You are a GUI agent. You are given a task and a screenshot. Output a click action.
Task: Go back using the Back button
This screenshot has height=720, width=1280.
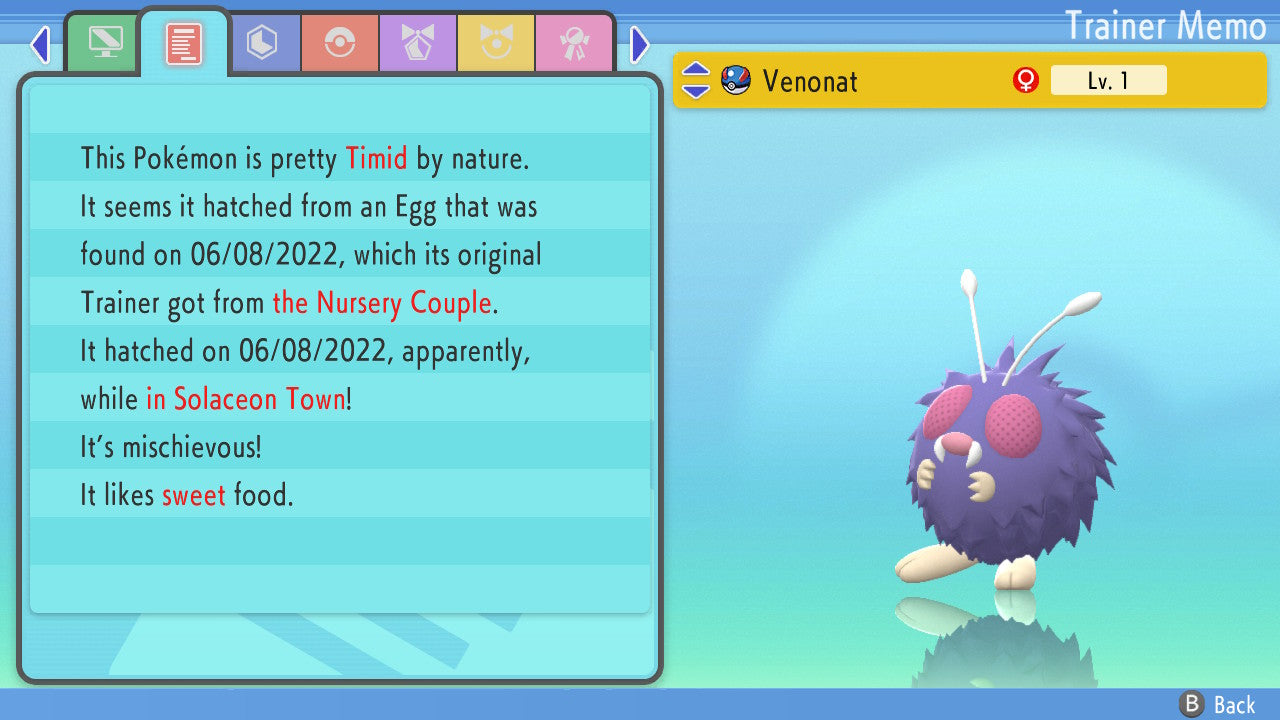1218,704
